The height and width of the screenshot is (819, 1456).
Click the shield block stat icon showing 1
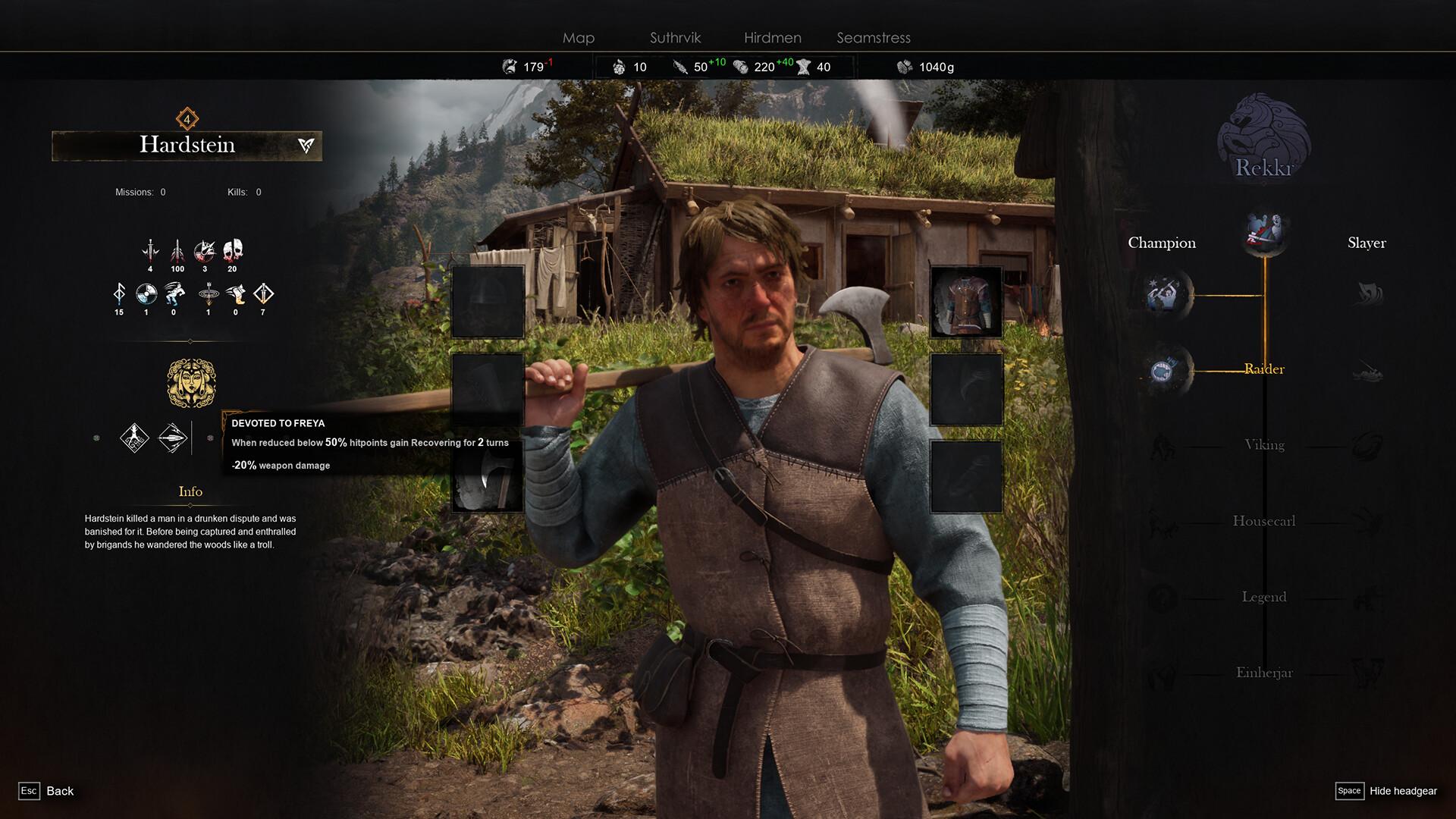pos(146,293)
